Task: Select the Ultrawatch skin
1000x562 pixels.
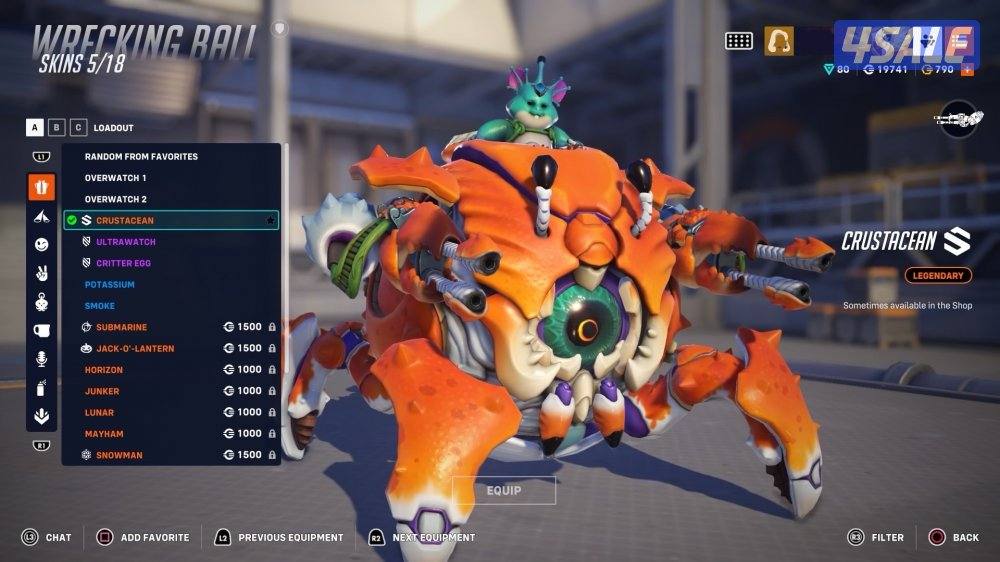Action: (x=126, y=242)
